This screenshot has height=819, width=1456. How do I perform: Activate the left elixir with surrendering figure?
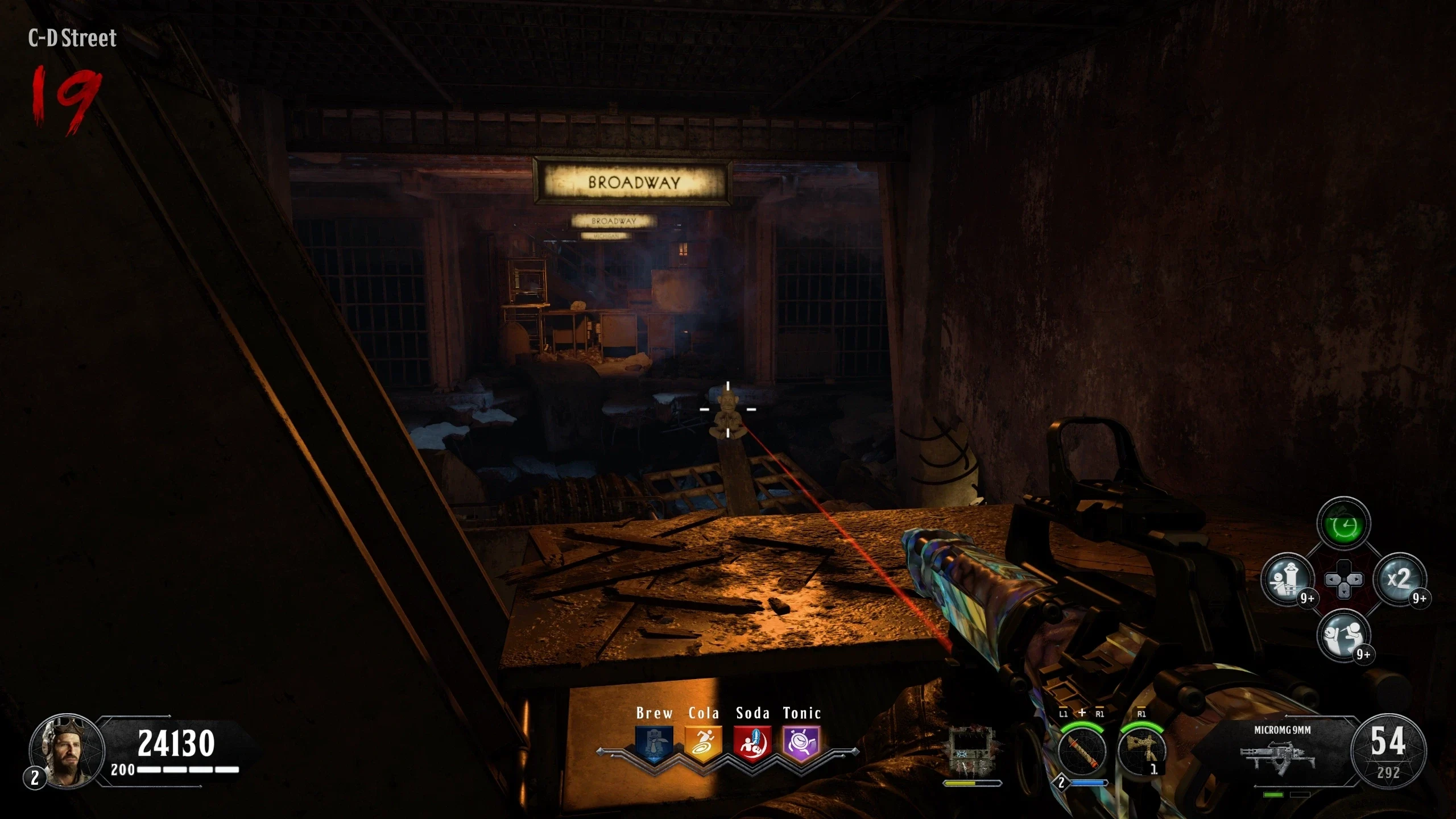(x=1288, y=580)
